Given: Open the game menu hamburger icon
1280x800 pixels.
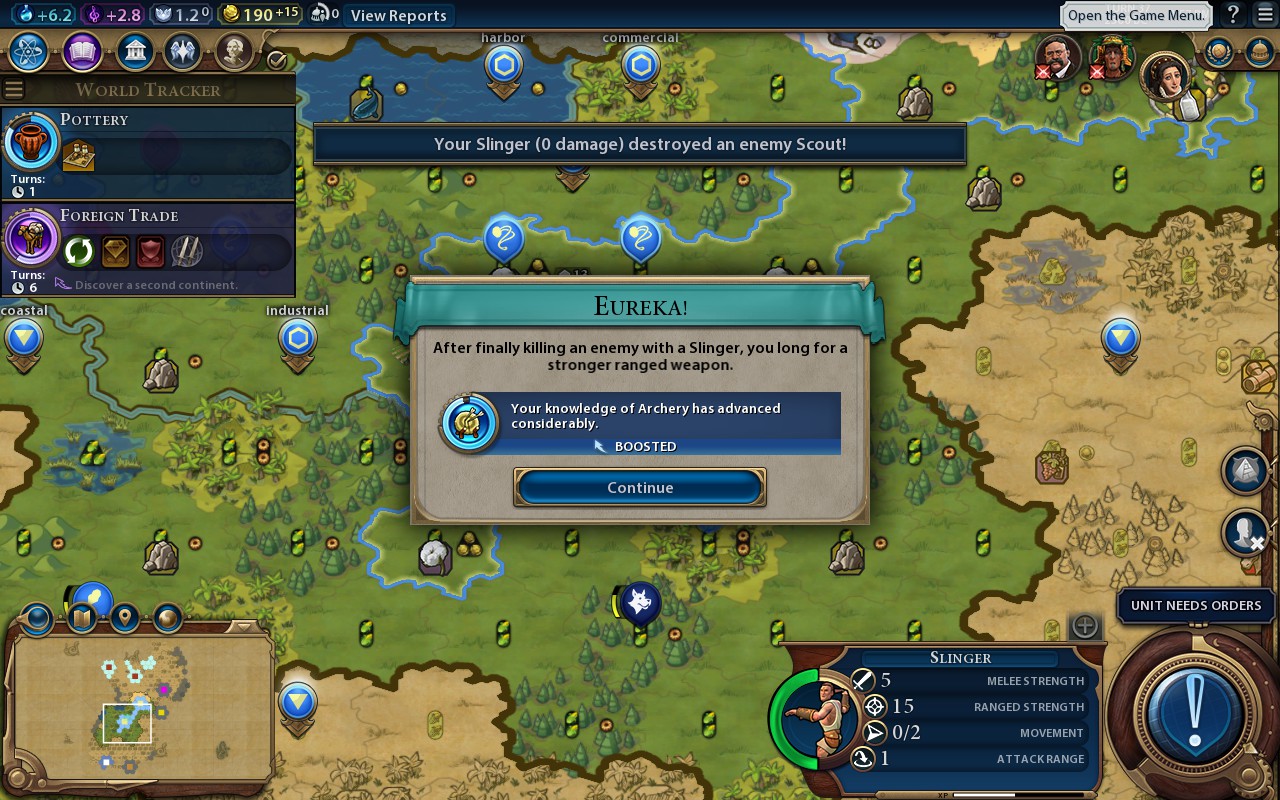Looking at the screenshot, I should pyautogui.click(x=1262, y=15).
